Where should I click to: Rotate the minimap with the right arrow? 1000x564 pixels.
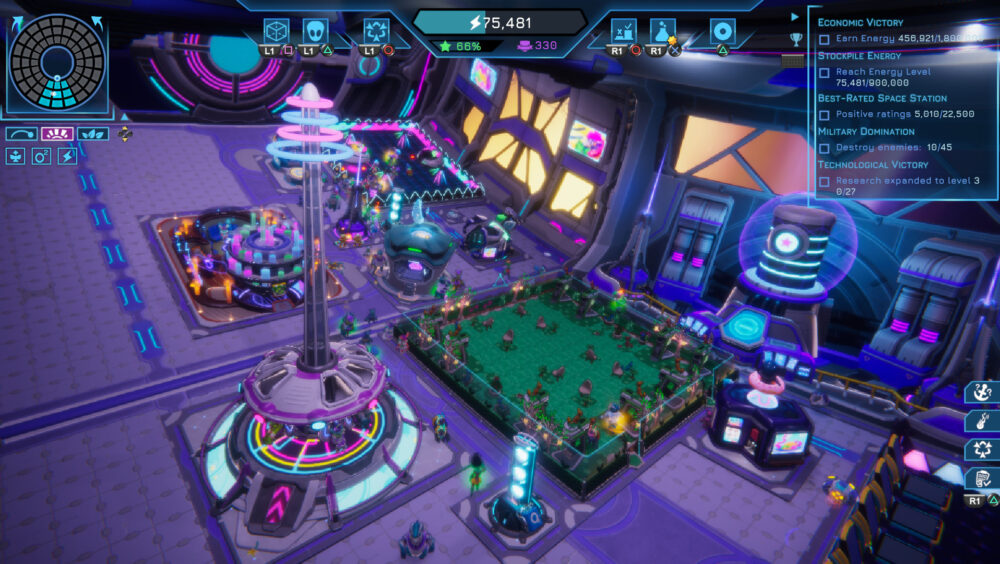(x=99, y=23)
